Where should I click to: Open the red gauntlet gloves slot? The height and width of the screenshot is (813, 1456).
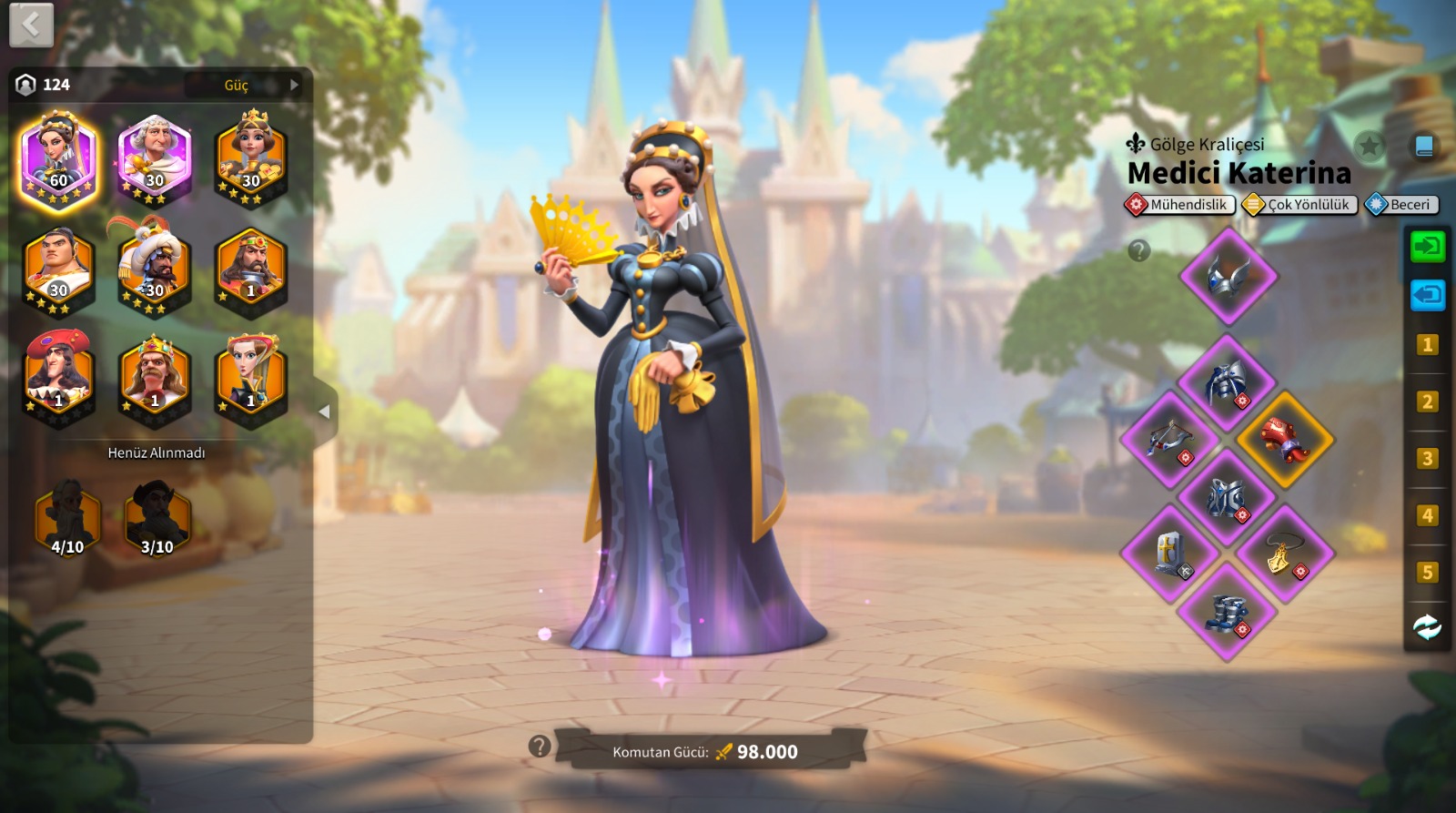coord(1285,440)
